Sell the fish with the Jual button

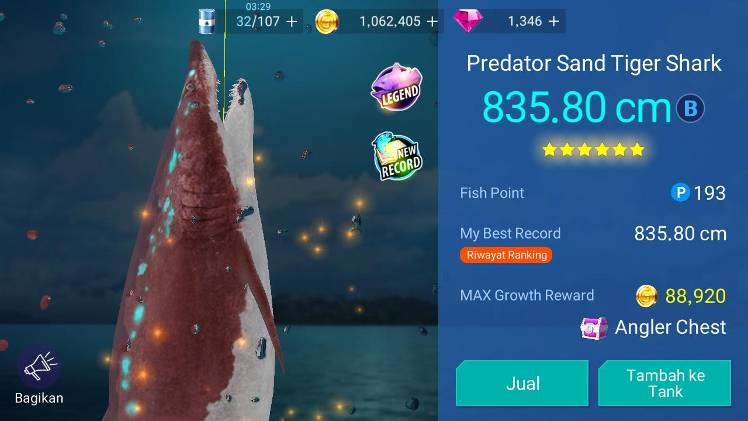tap(522, 383)
